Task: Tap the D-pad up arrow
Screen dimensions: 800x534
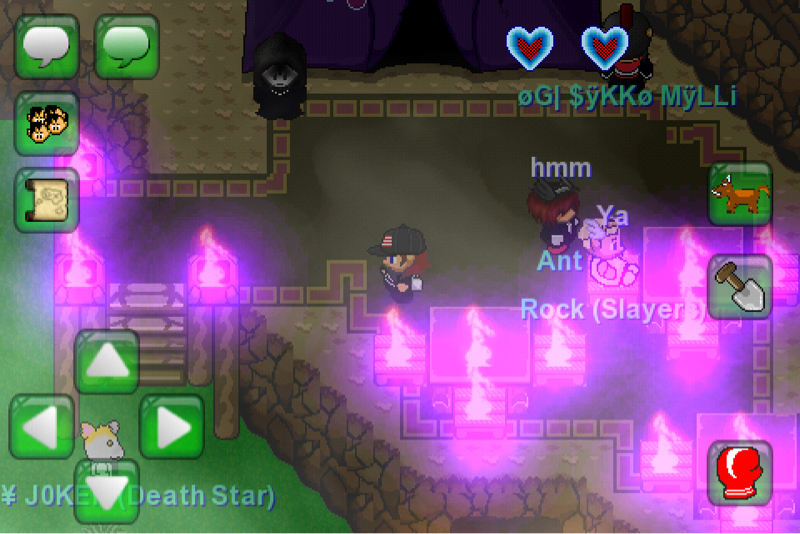Action: pos(107,362)
